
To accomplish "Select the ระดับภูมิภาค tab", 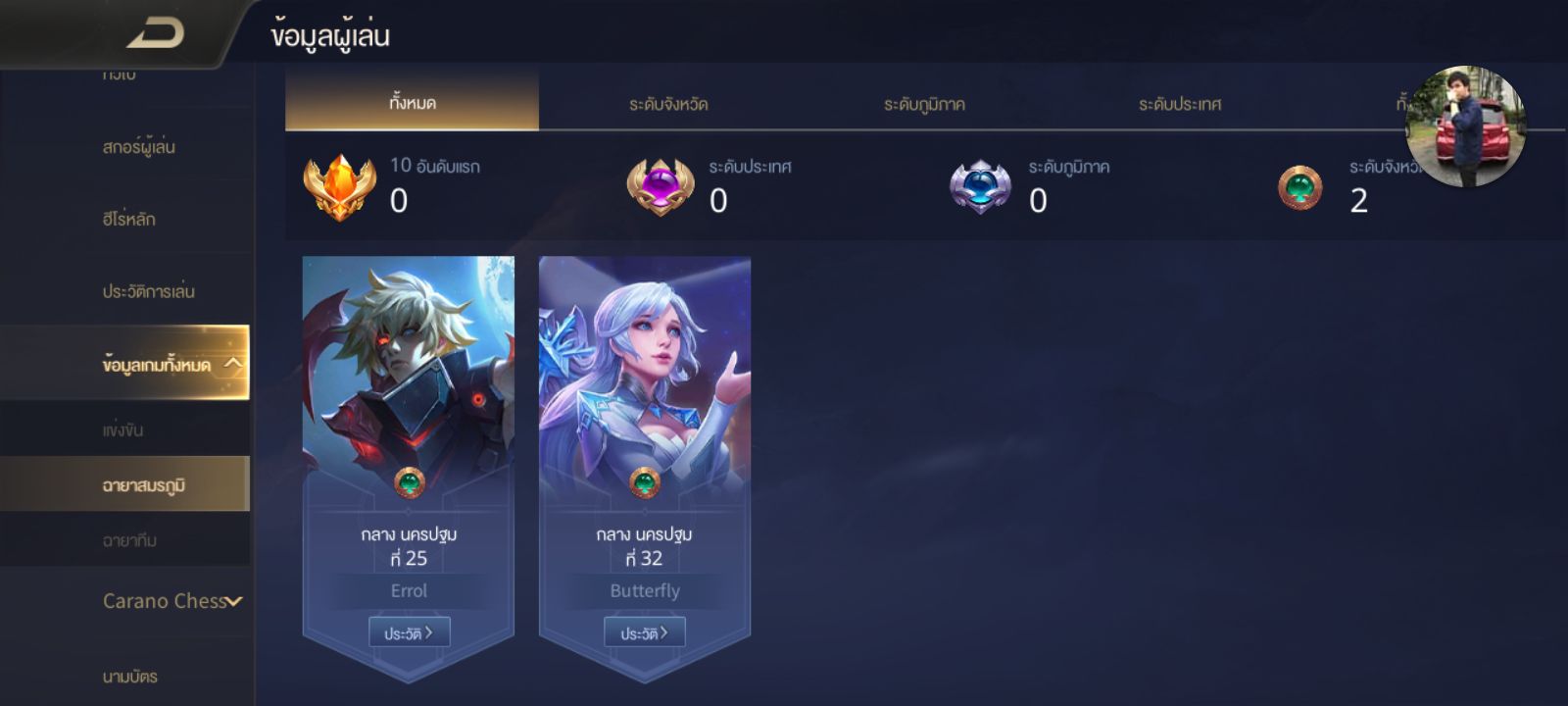I will click(924, 104).
